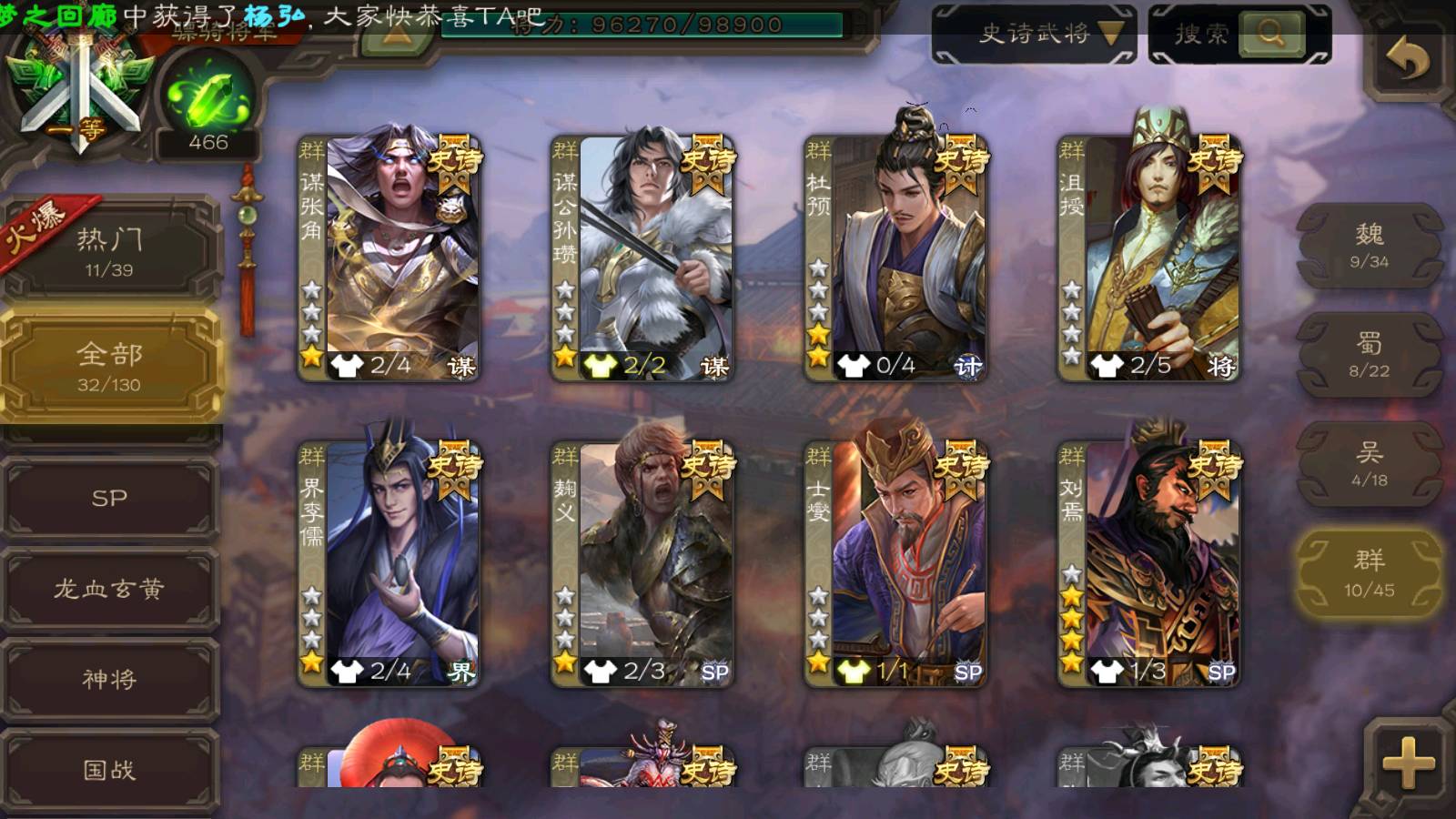The image size is (1456, 819).
Task: Filter by 吴 faction
Action: coord(1369,464)
